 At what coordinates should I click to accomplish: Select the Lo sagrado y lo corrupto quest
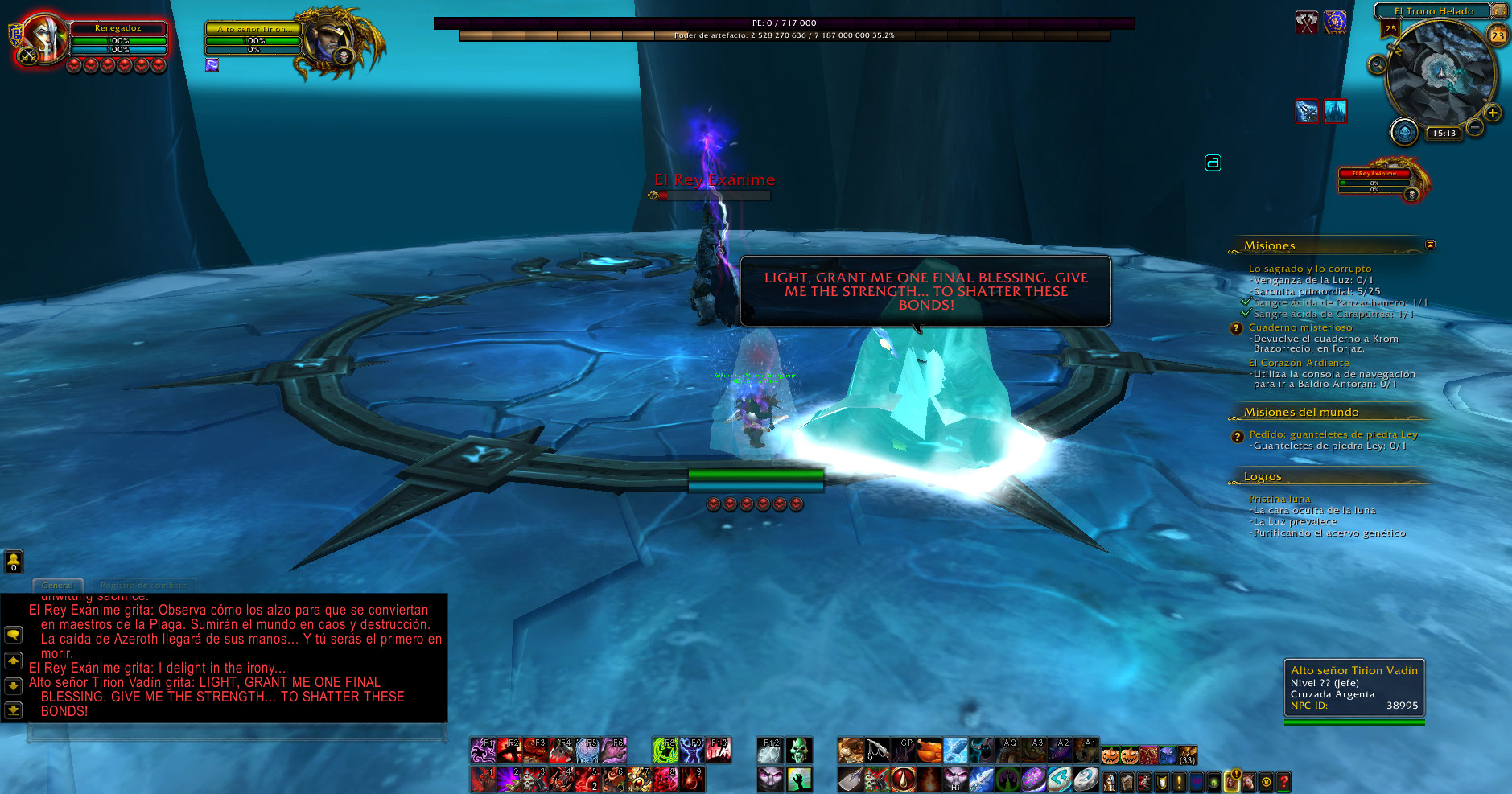pos(1309,269)
